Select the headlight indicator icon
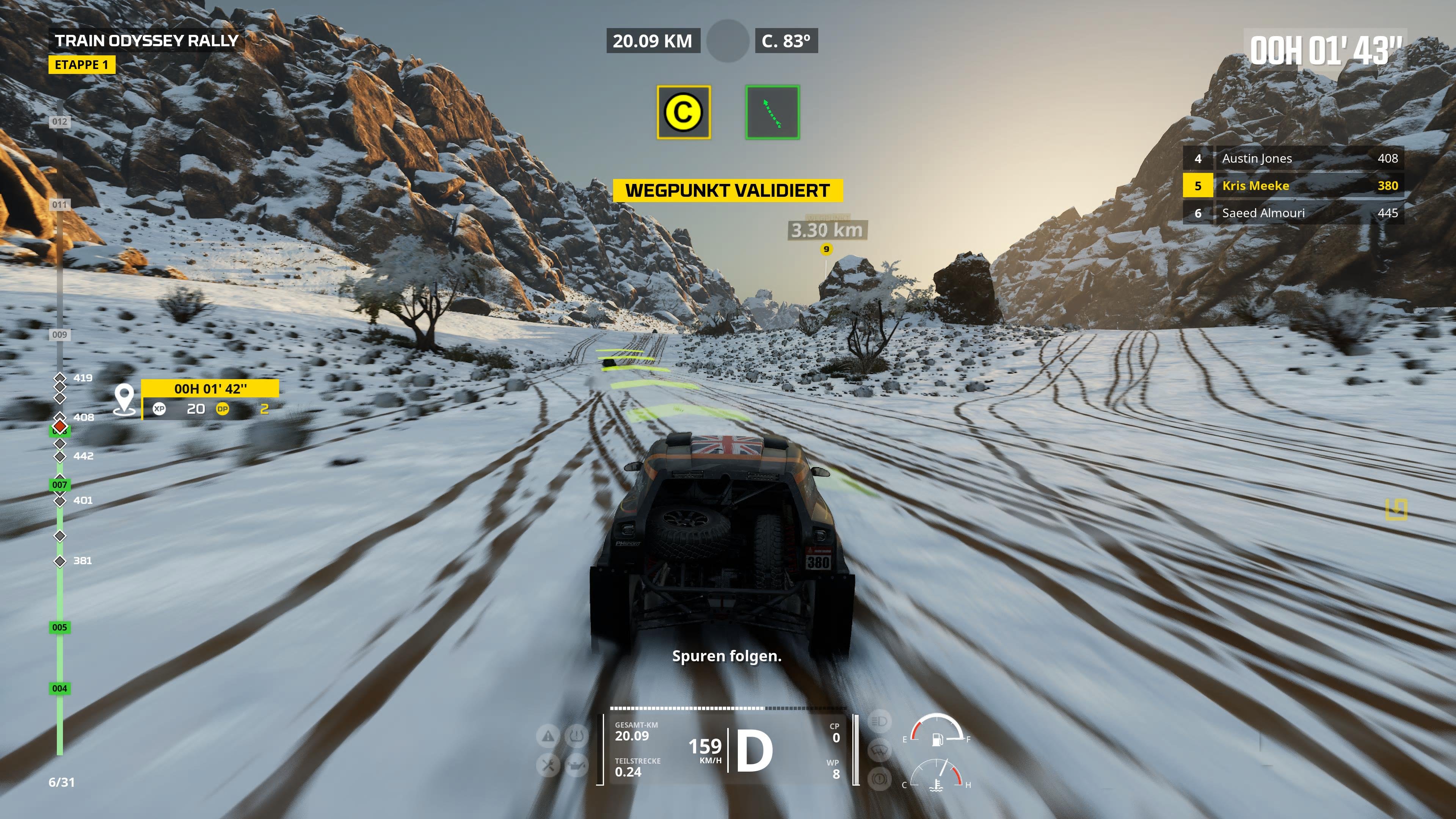Viewport: 1456px width, 819px height. tap(880, 722)
